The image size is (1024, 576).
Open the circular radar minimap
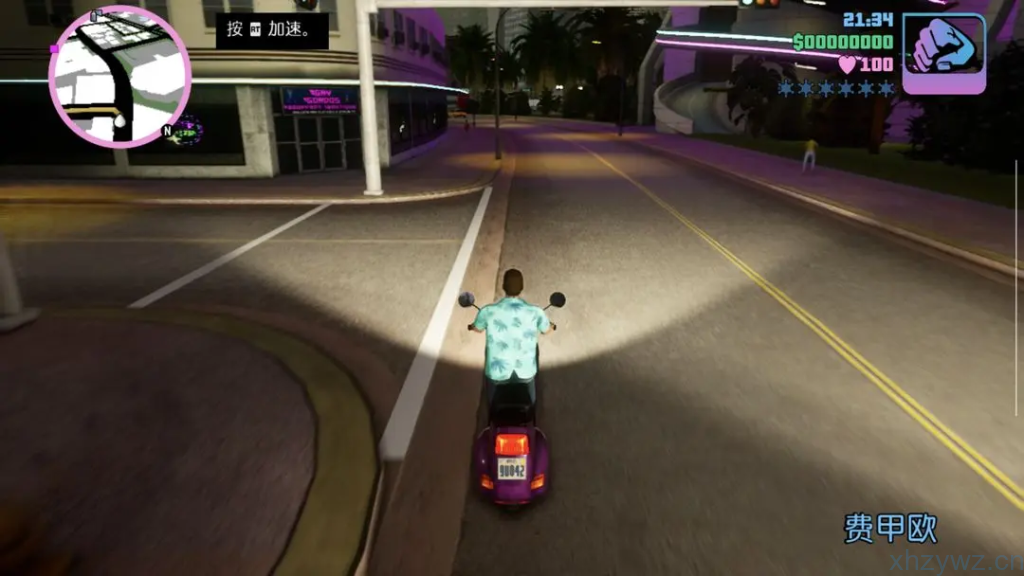click(119, 76)
